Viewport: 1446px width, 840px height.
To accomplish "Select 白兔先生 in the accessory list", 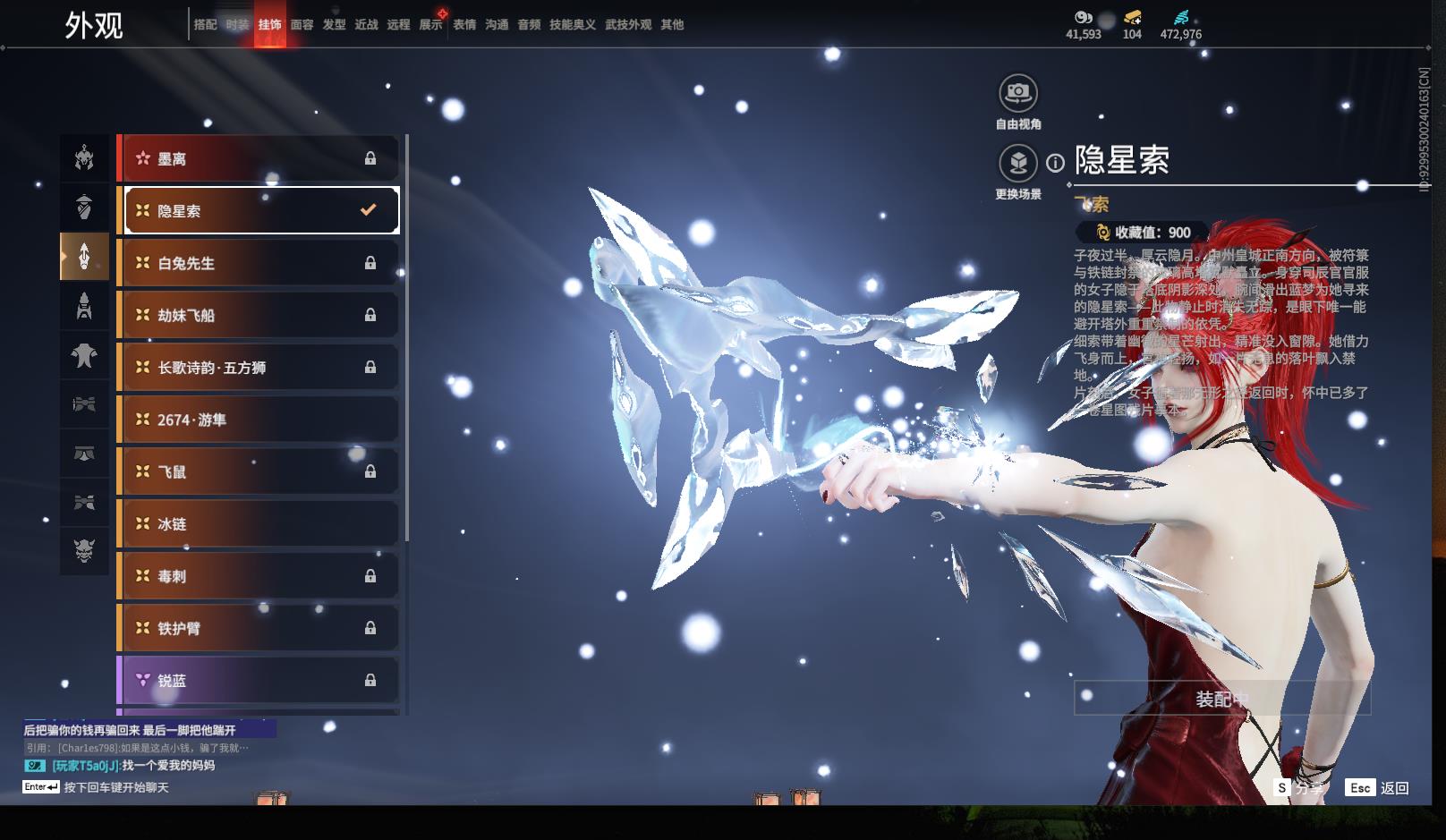I will click(259, 263).
